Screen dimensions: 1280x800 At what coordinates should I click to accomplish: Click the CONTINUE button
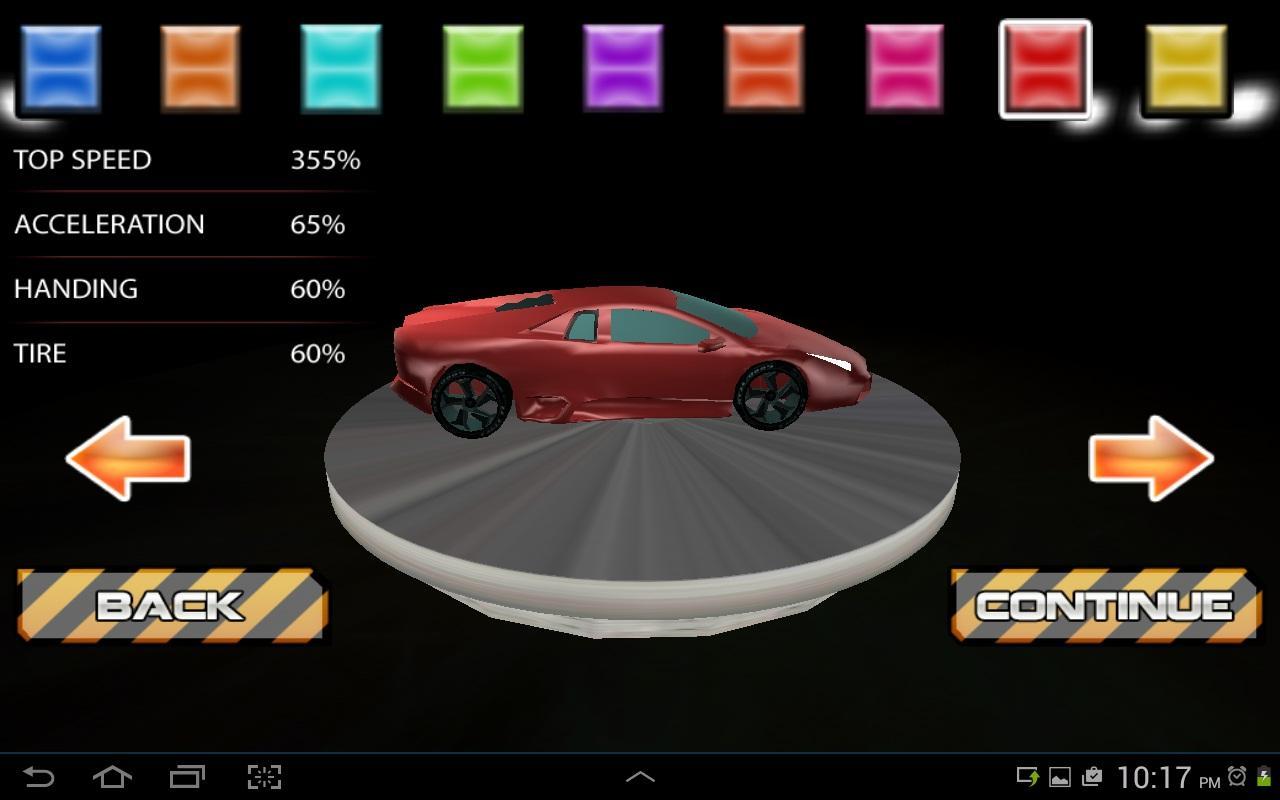point(1104,605)
